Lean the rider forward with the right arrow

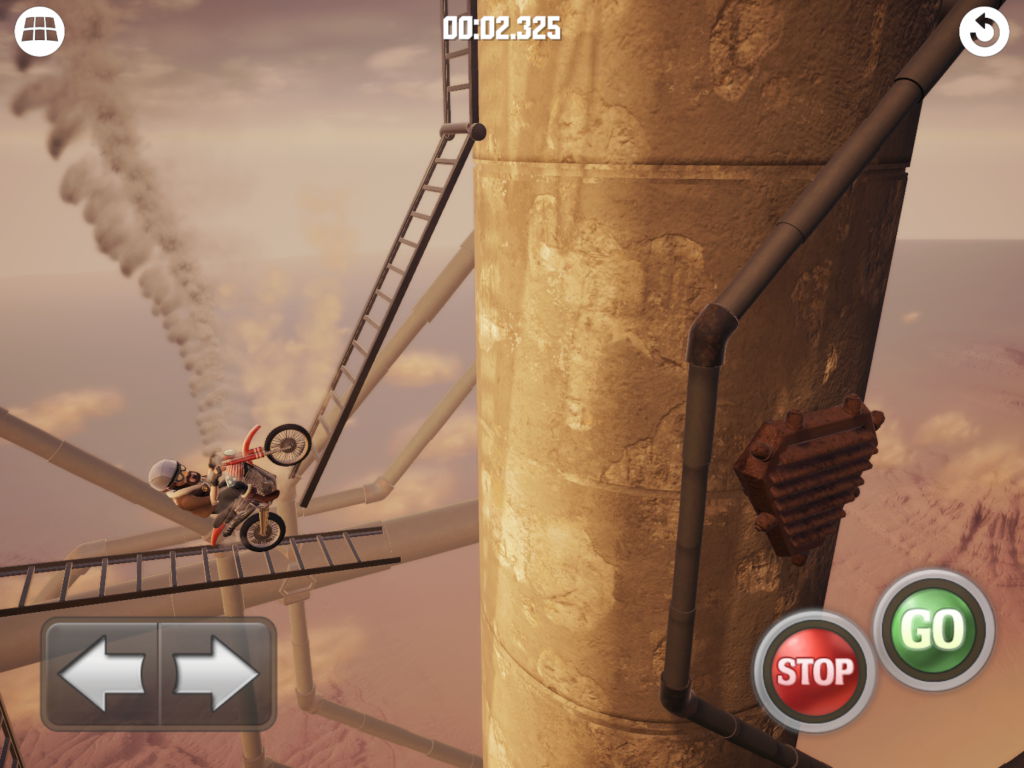(216, 673)
